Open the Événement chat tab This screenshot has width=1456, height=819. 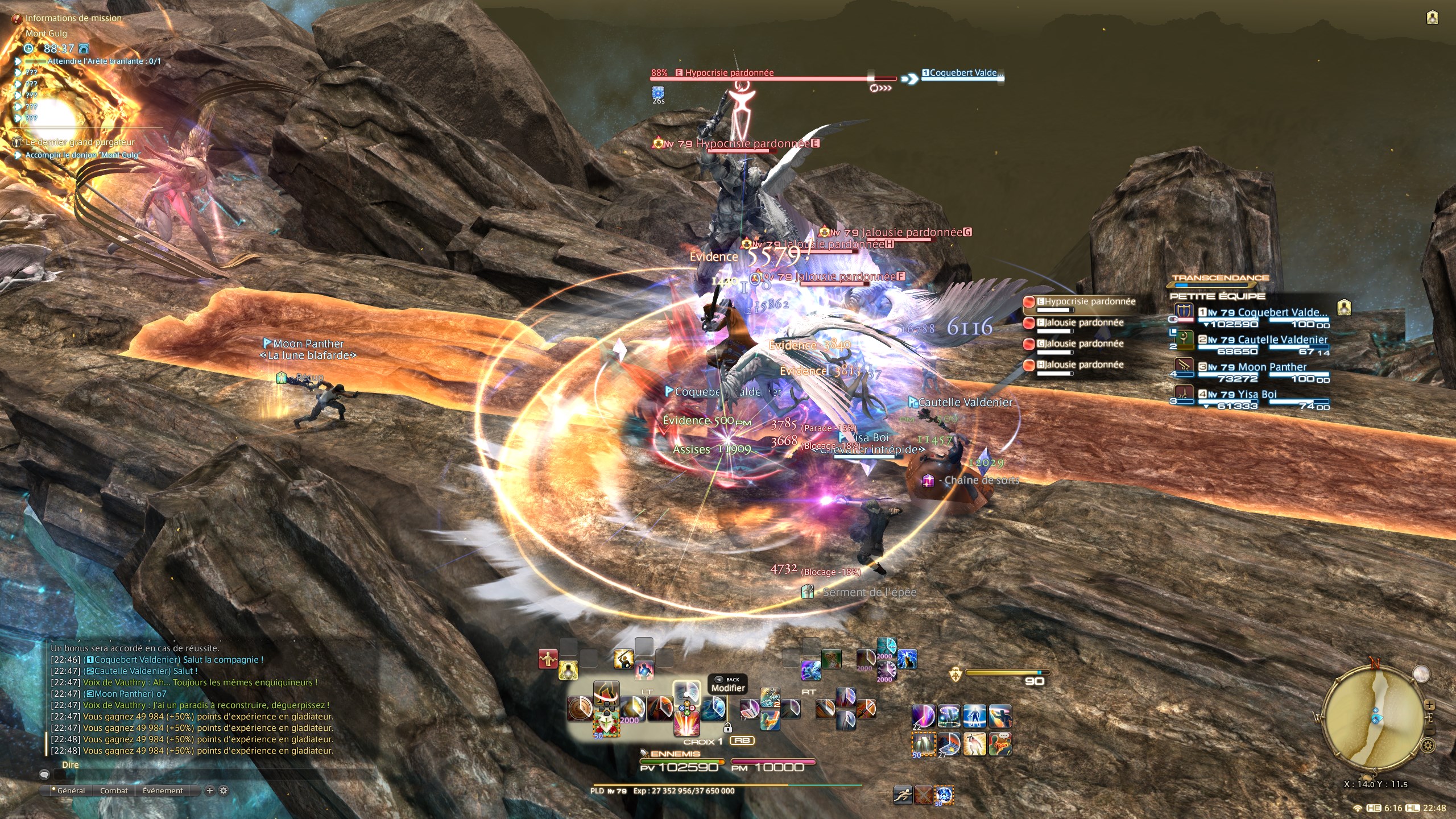[x=163, y=791]
